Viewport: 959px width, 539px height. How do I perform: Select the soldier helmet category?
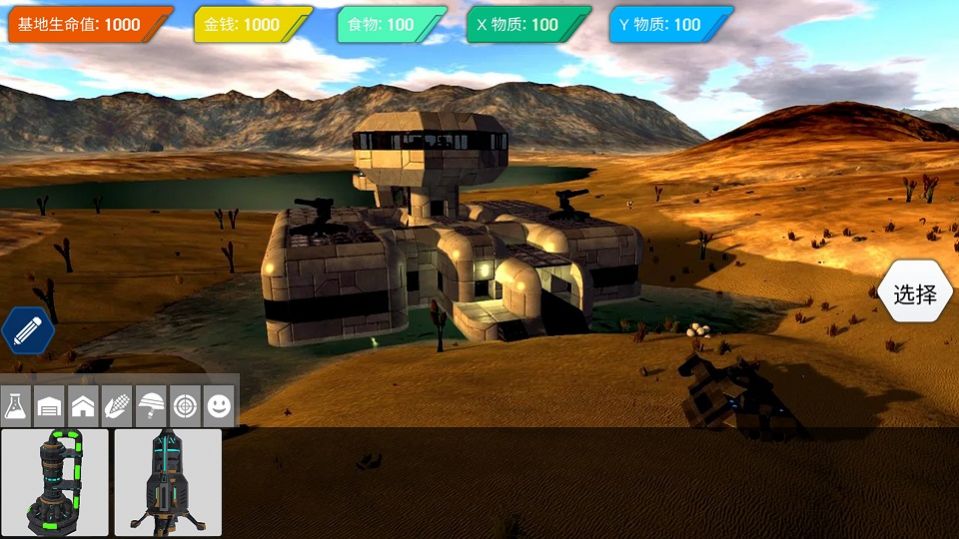152,406
